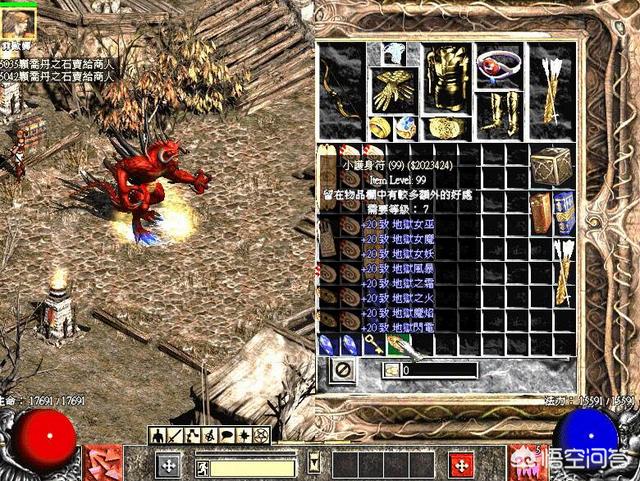640x481 pixels.
Task: Pick the equipped helmet at the top
Action: click(394, 54)
